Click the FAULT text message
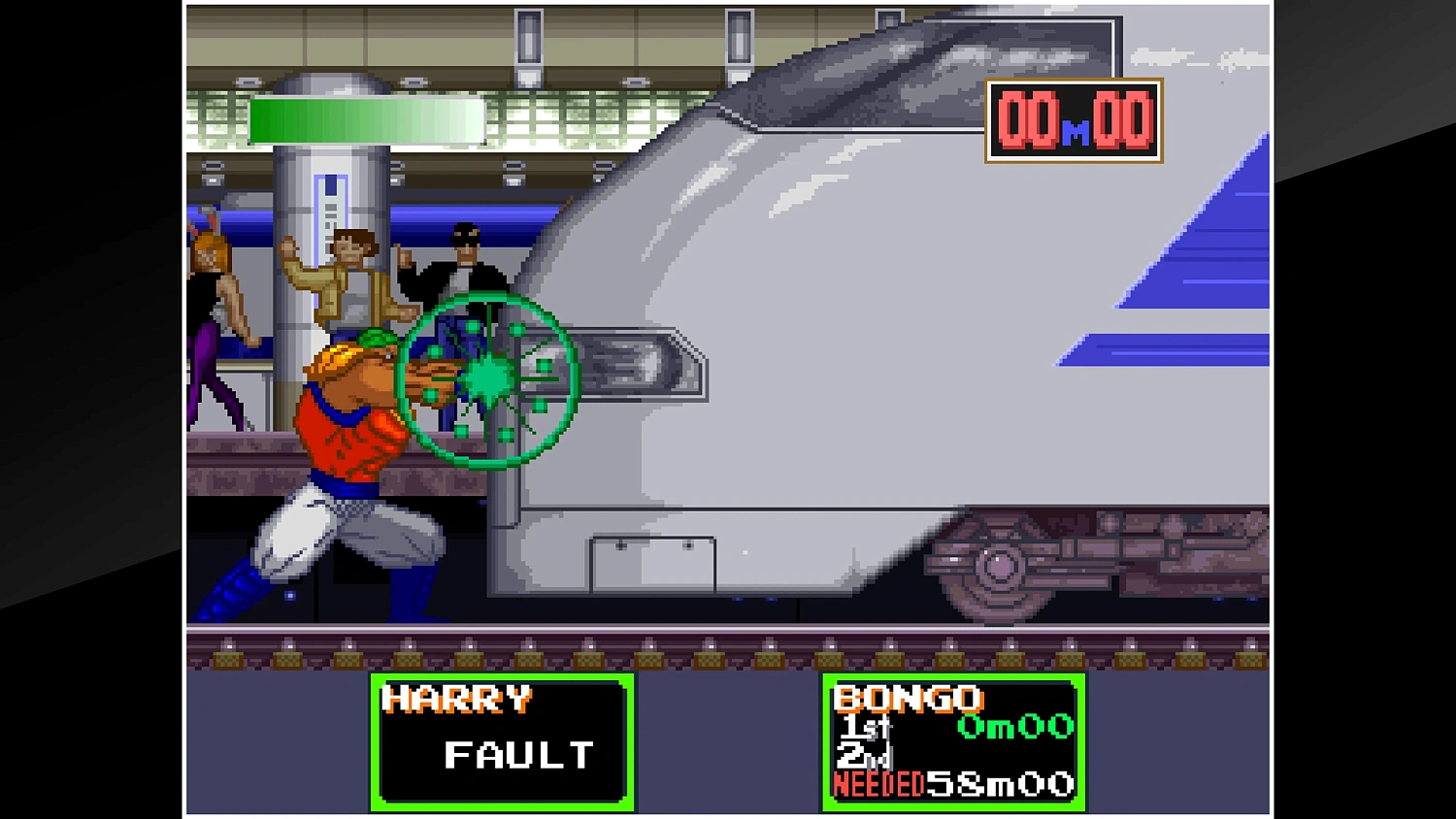 coord(517,756)
